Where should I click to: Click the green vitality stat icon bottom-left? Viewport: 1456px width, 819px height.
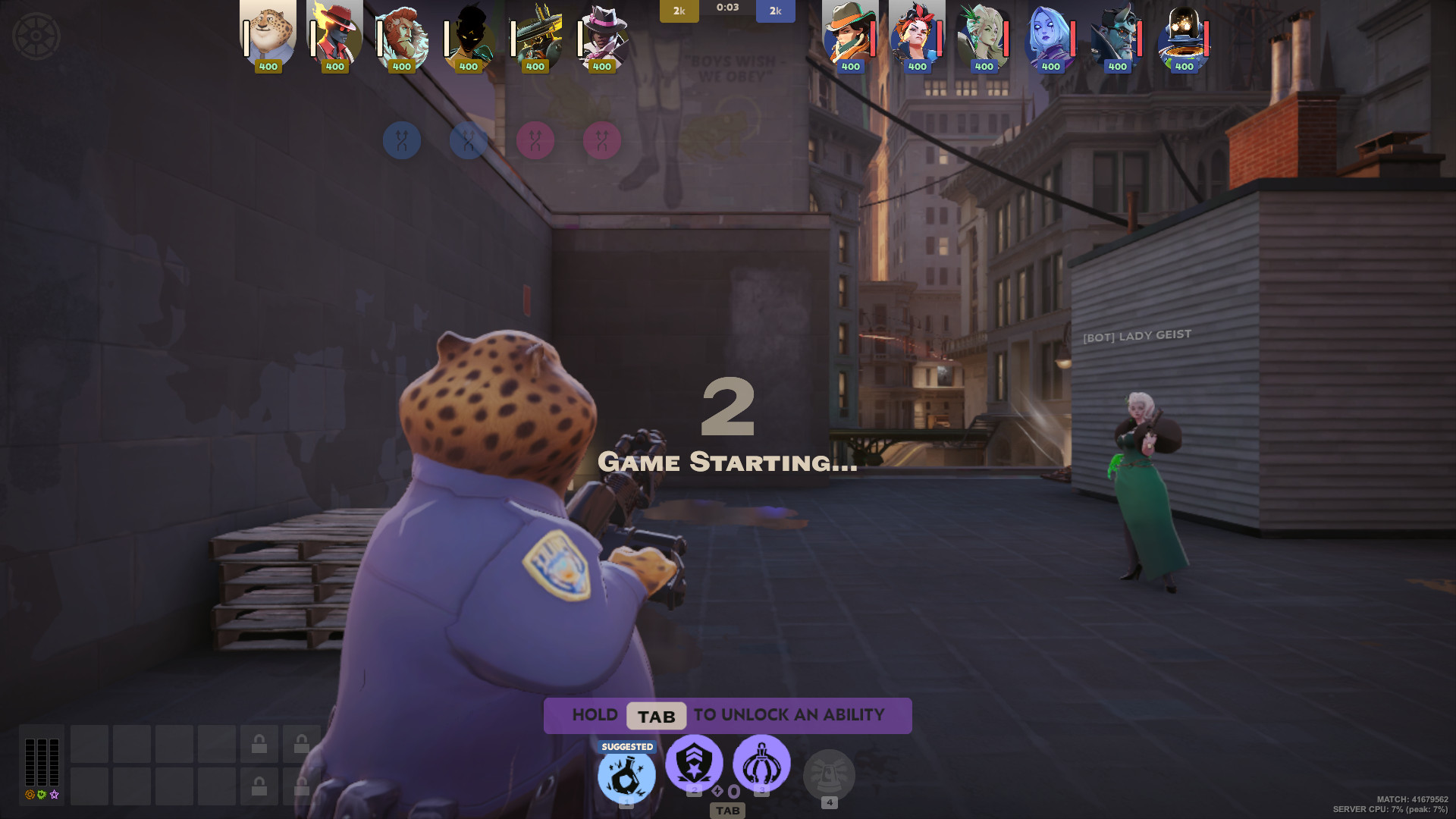tap(42, 794)
